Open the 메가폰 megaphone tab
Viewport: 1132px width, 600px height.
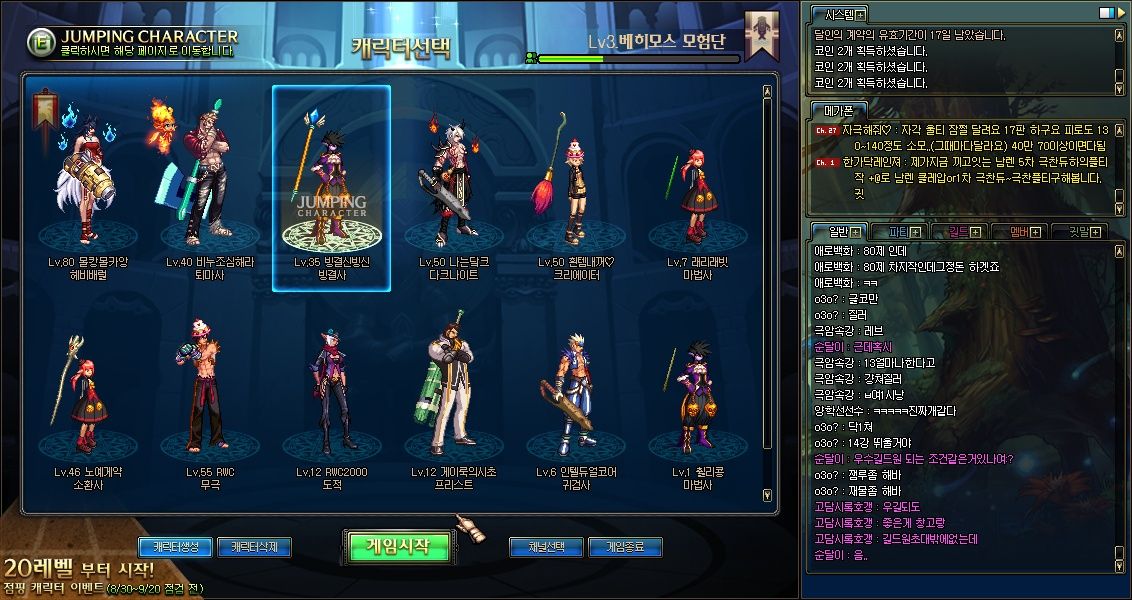[837, 110]
